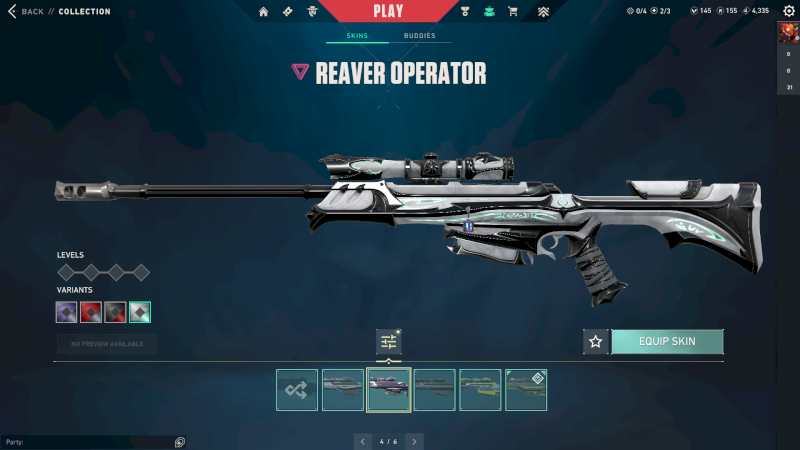Open the skin filter sliders button
Viewport: 800px width, 450px height.
[389, 342]
